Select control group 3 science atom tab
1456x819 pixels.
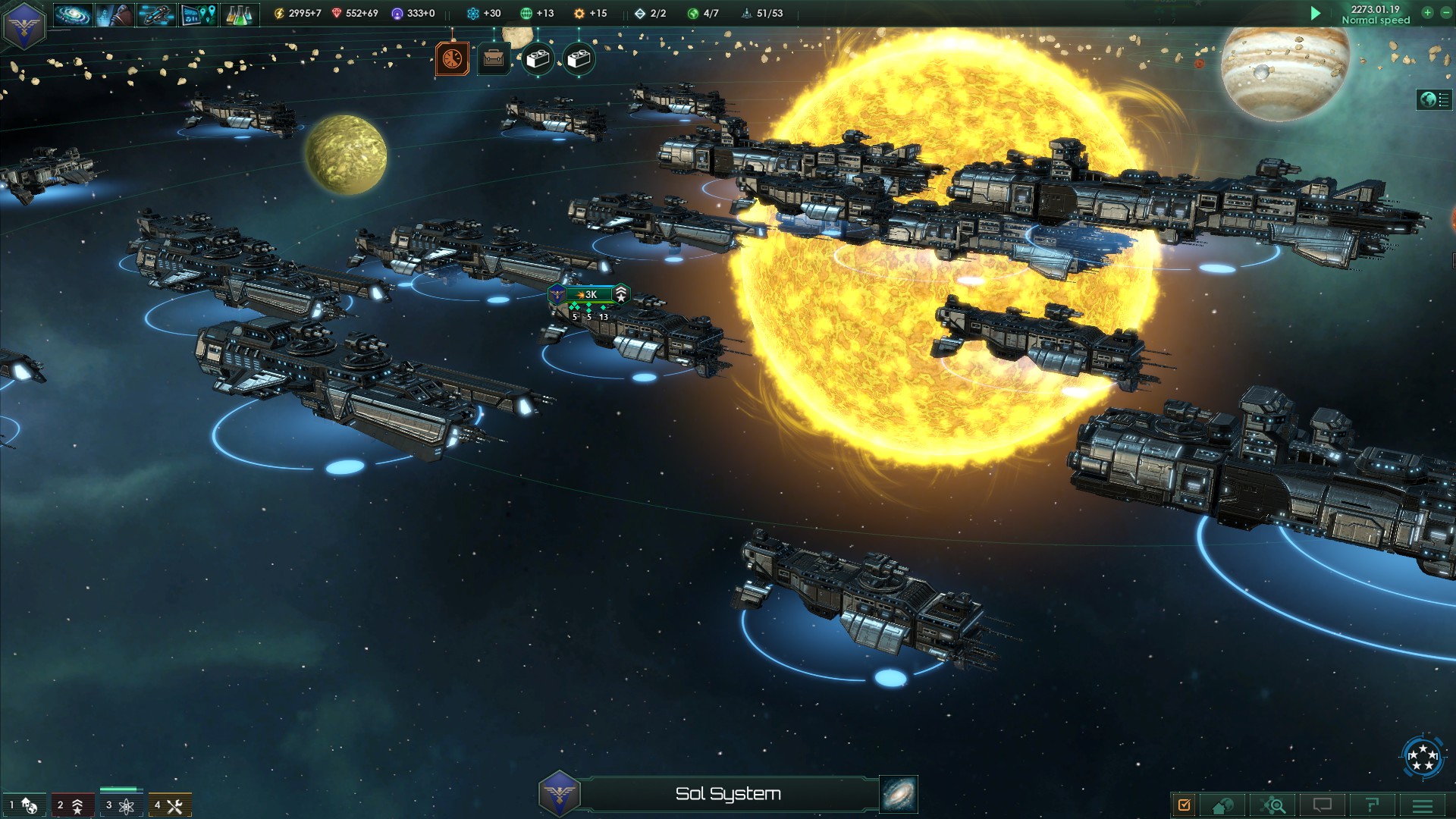(121, 805)
